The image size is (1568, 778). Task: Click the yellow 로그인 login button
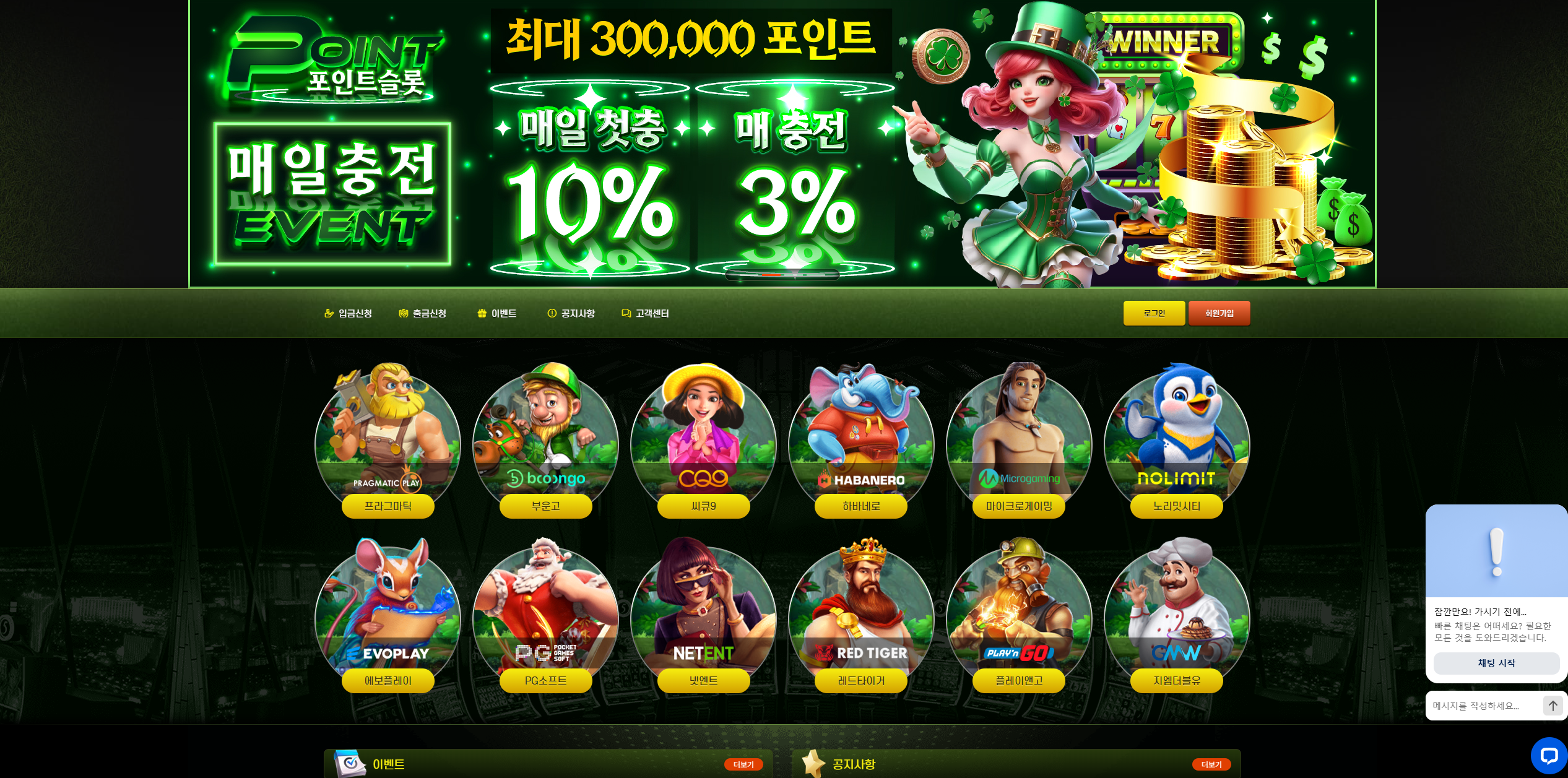[1154, 313]
